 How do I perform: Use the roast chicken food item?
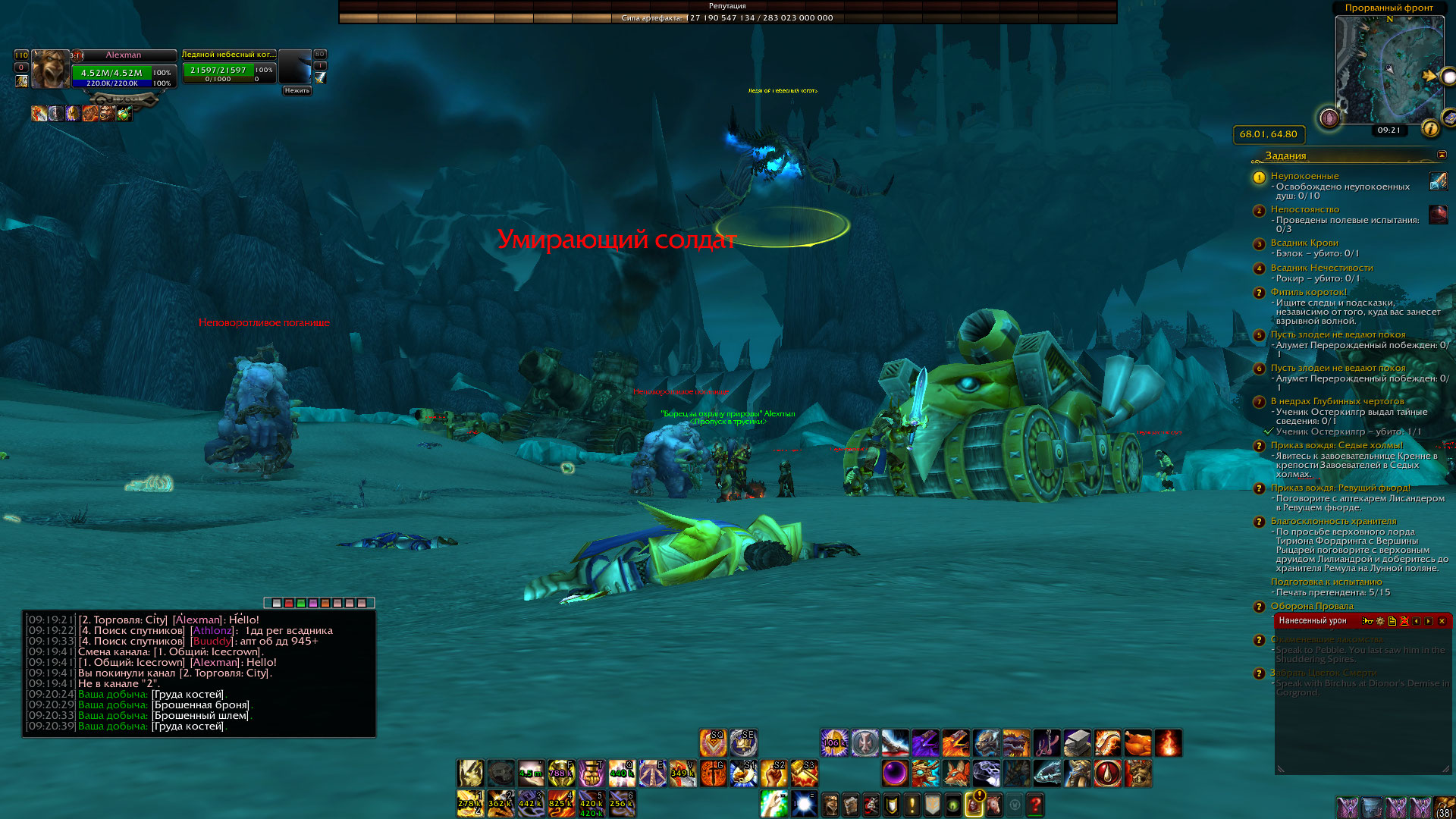(1137, 743)
